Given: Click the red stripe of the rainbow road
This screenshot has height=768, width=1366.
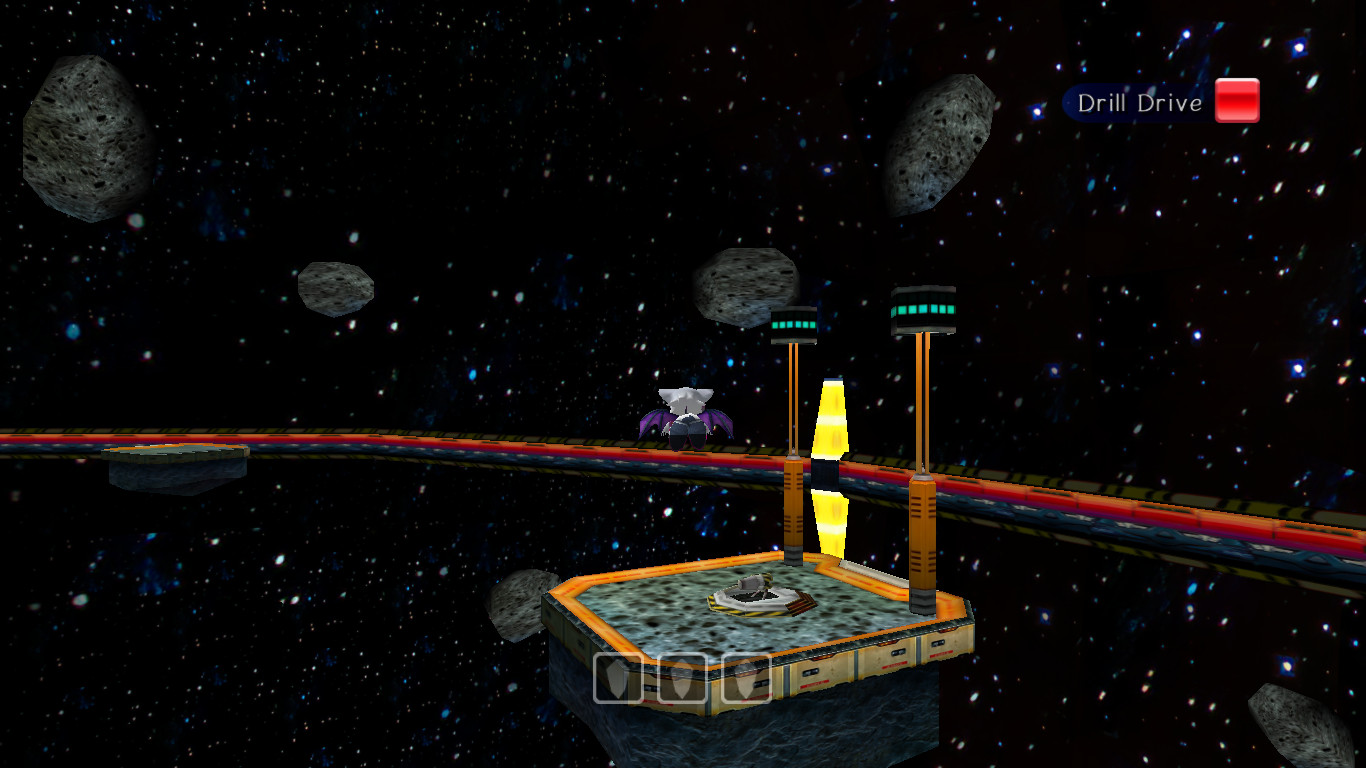Looking at the screenshot, I should 300,438.
